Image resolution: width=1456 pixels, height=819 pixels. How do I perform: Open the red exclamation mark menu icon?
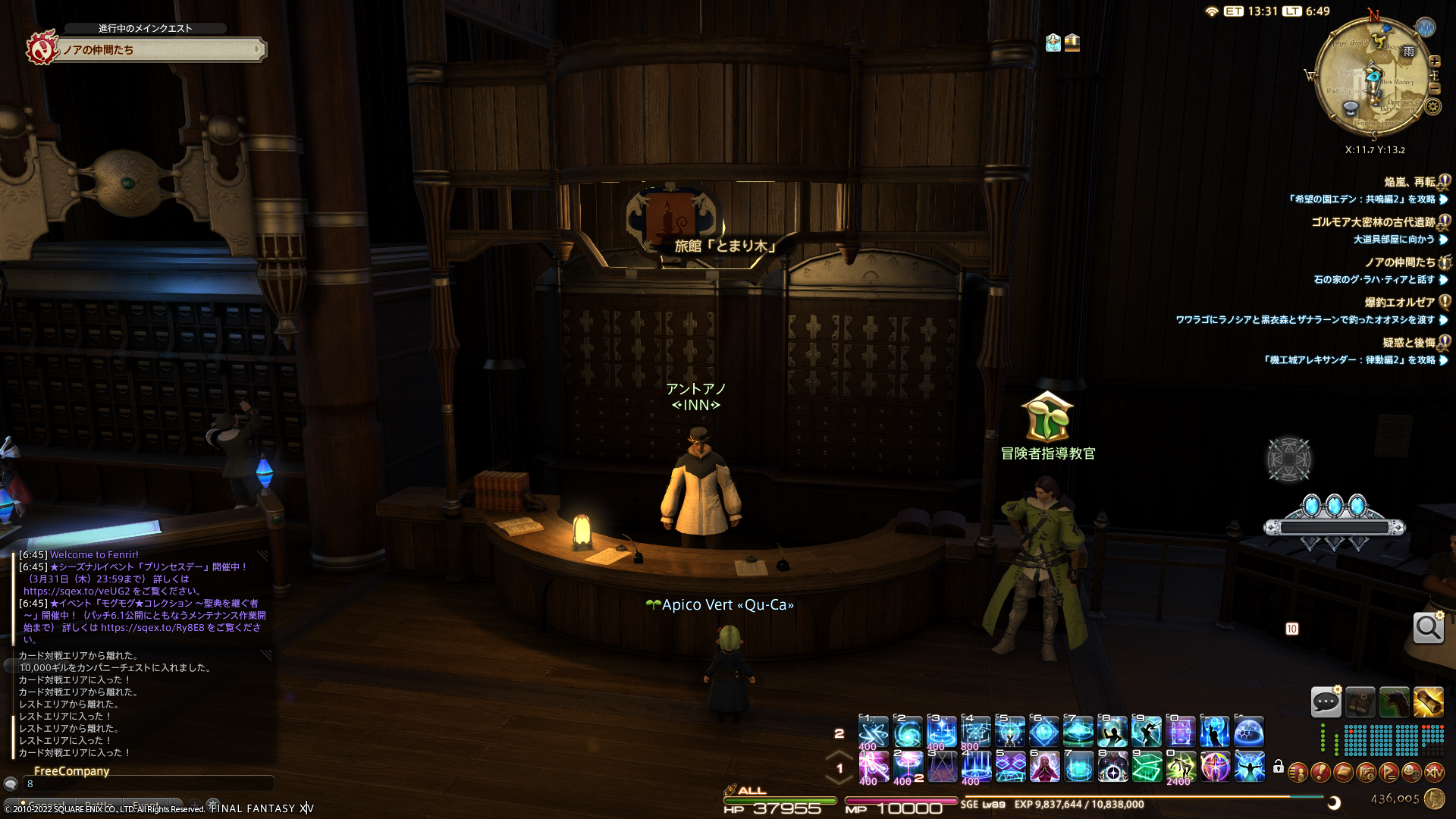tap(1320, 773)
